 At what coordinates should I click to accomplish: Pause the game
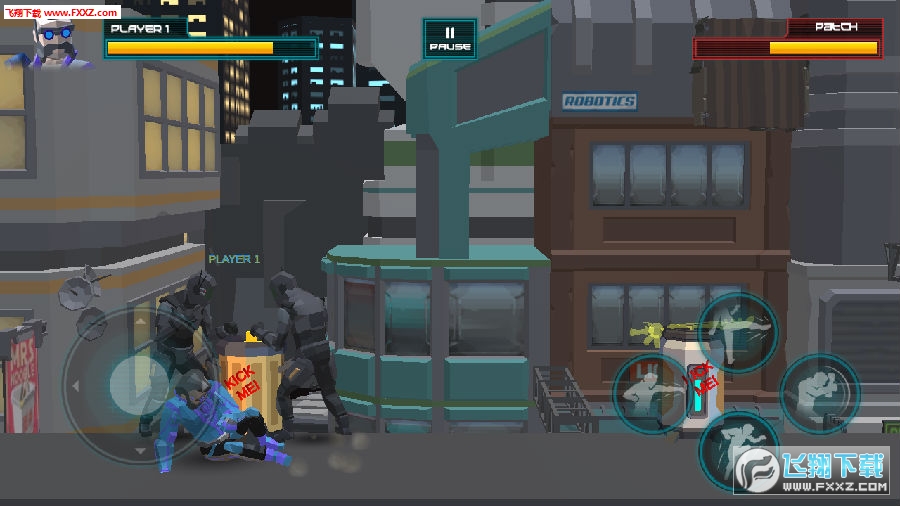(449, 39)
